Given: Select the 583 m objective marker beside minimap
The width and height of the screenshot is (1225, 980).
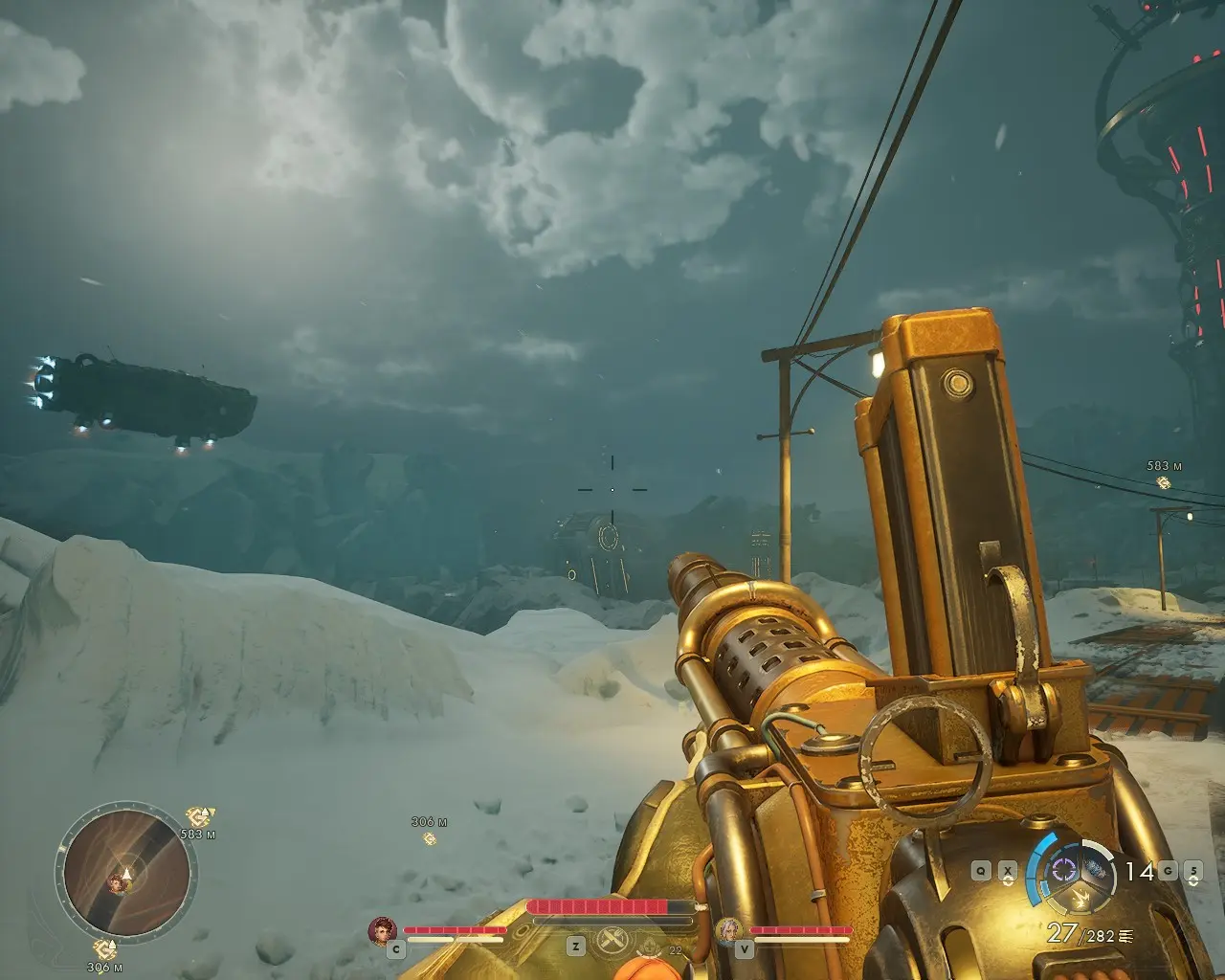Looking at the screenshot, I should pyautogui.click(x=199, y=816).
